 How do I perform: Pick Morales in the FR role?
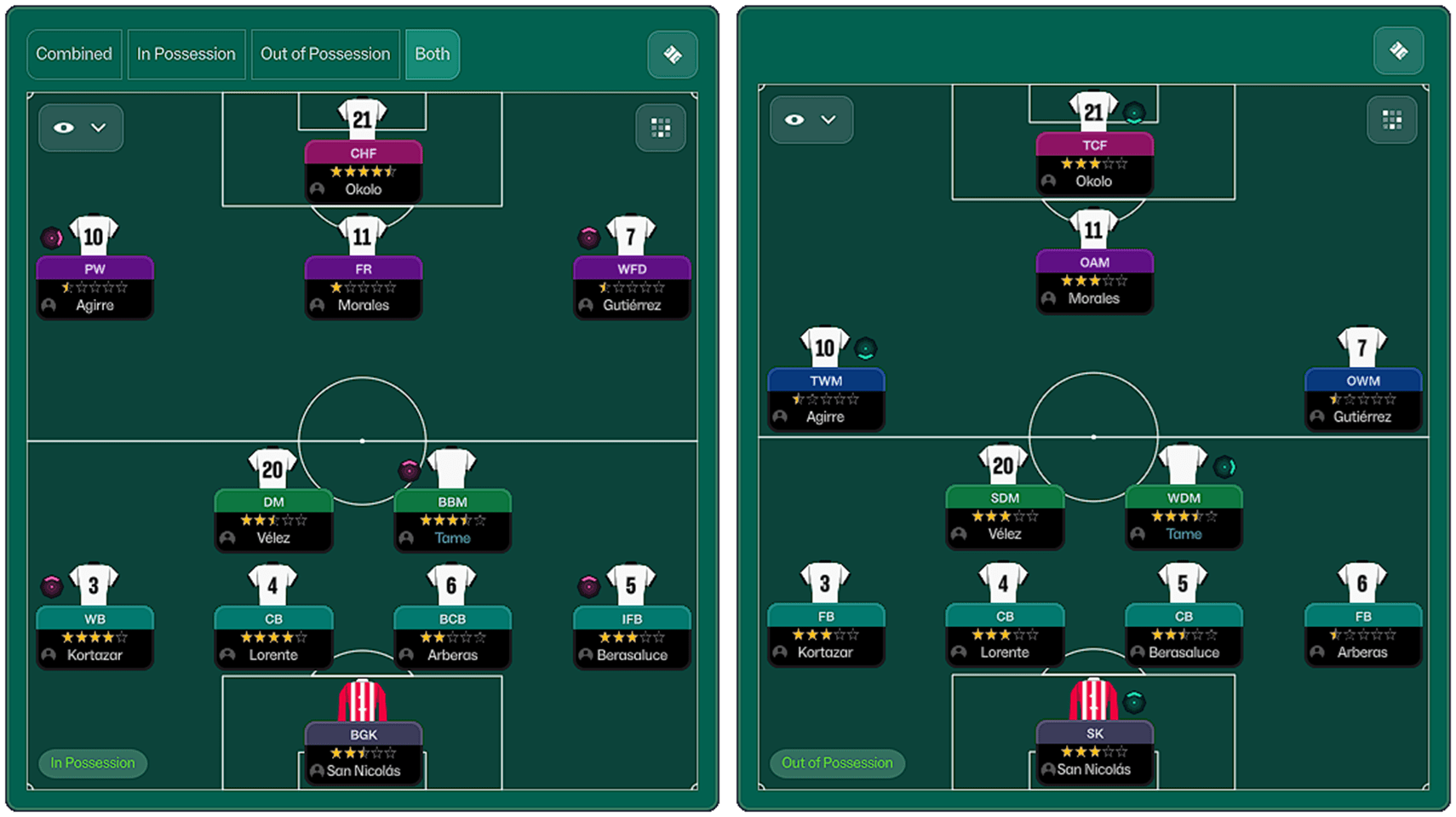coord(364,287)
